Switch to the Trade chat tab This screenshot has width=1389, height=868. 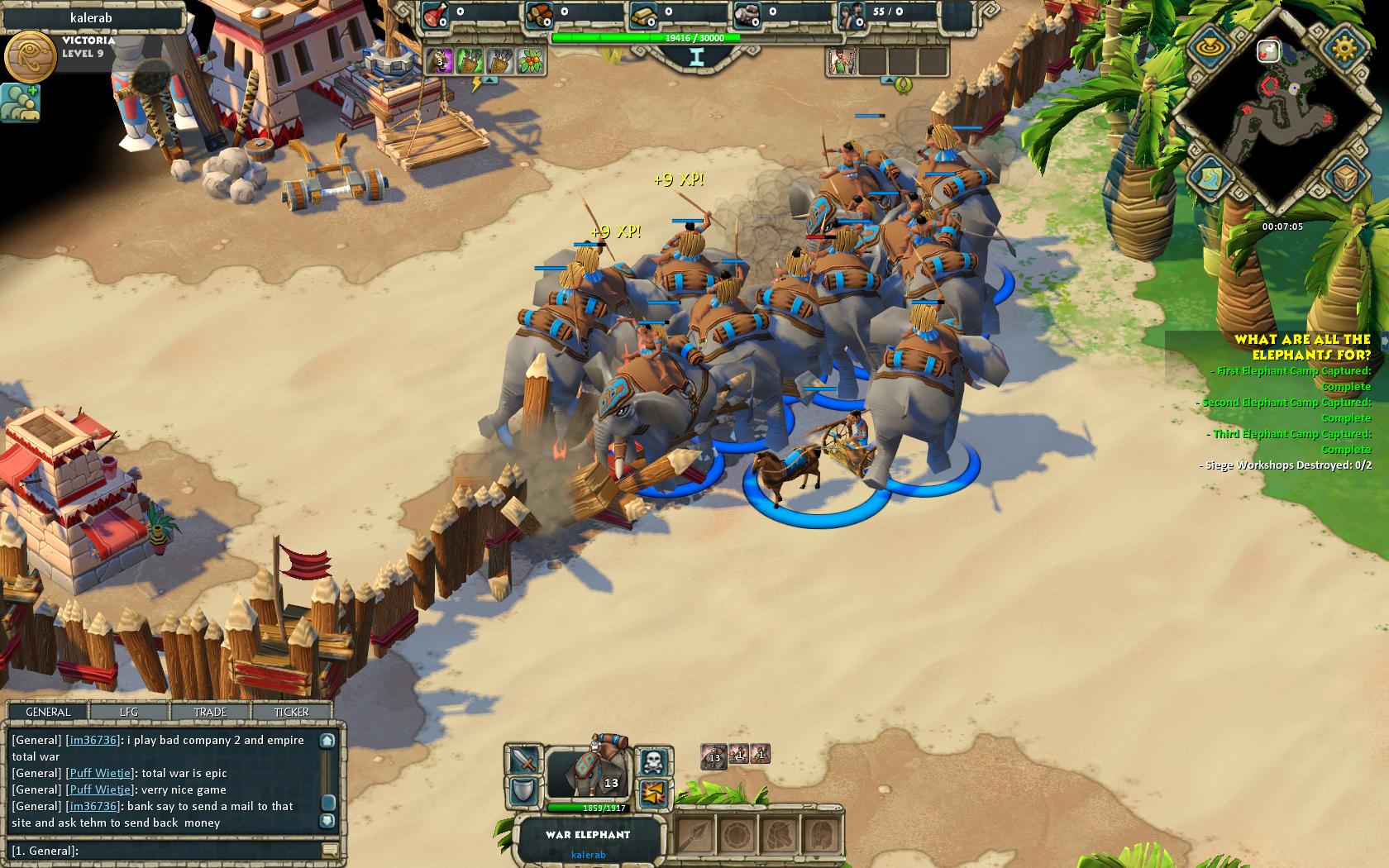click(209, 712)
